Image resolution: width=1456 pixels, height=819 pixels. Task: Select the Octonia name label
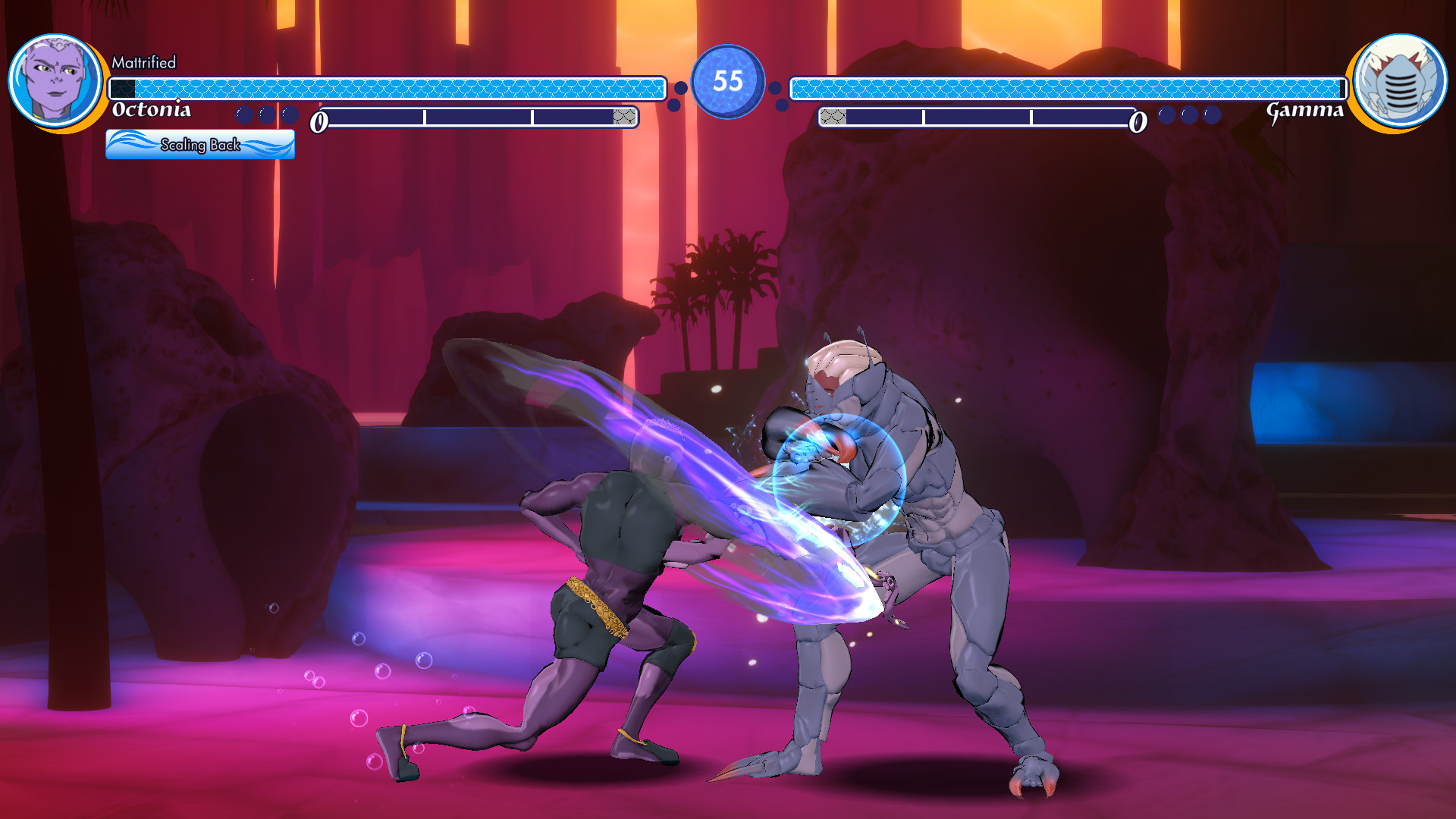pos(152,112)
